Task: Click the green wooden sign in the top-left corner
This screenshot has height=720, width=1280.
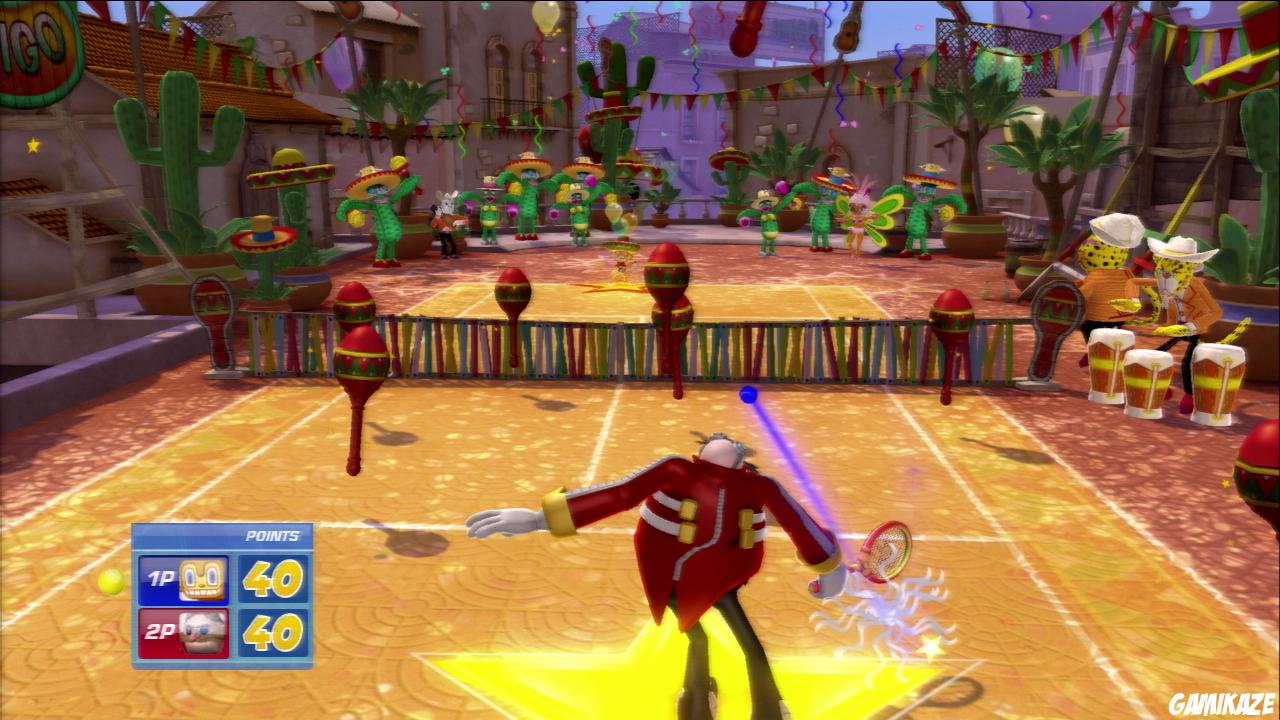Action: 30,40
